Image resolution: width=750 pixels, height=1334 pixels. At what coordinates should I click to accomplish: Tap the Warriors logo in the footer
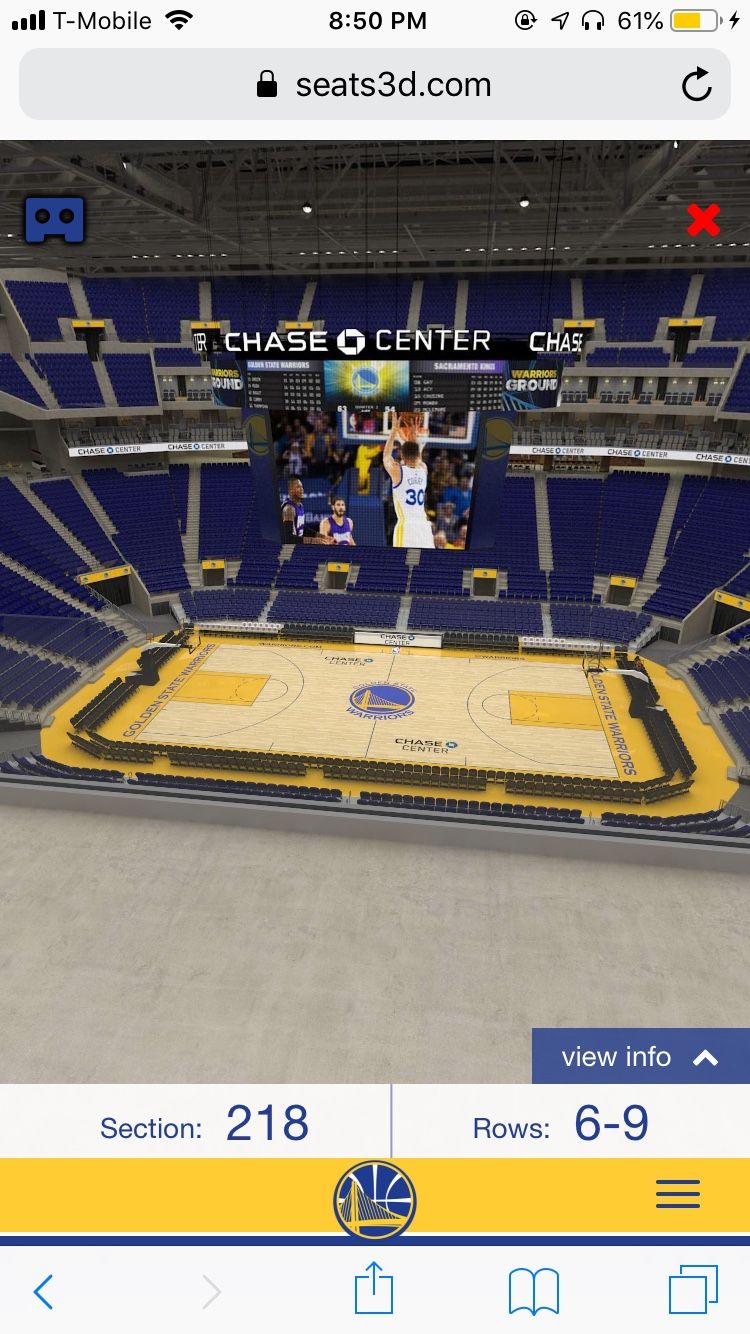pos(375,1198)
